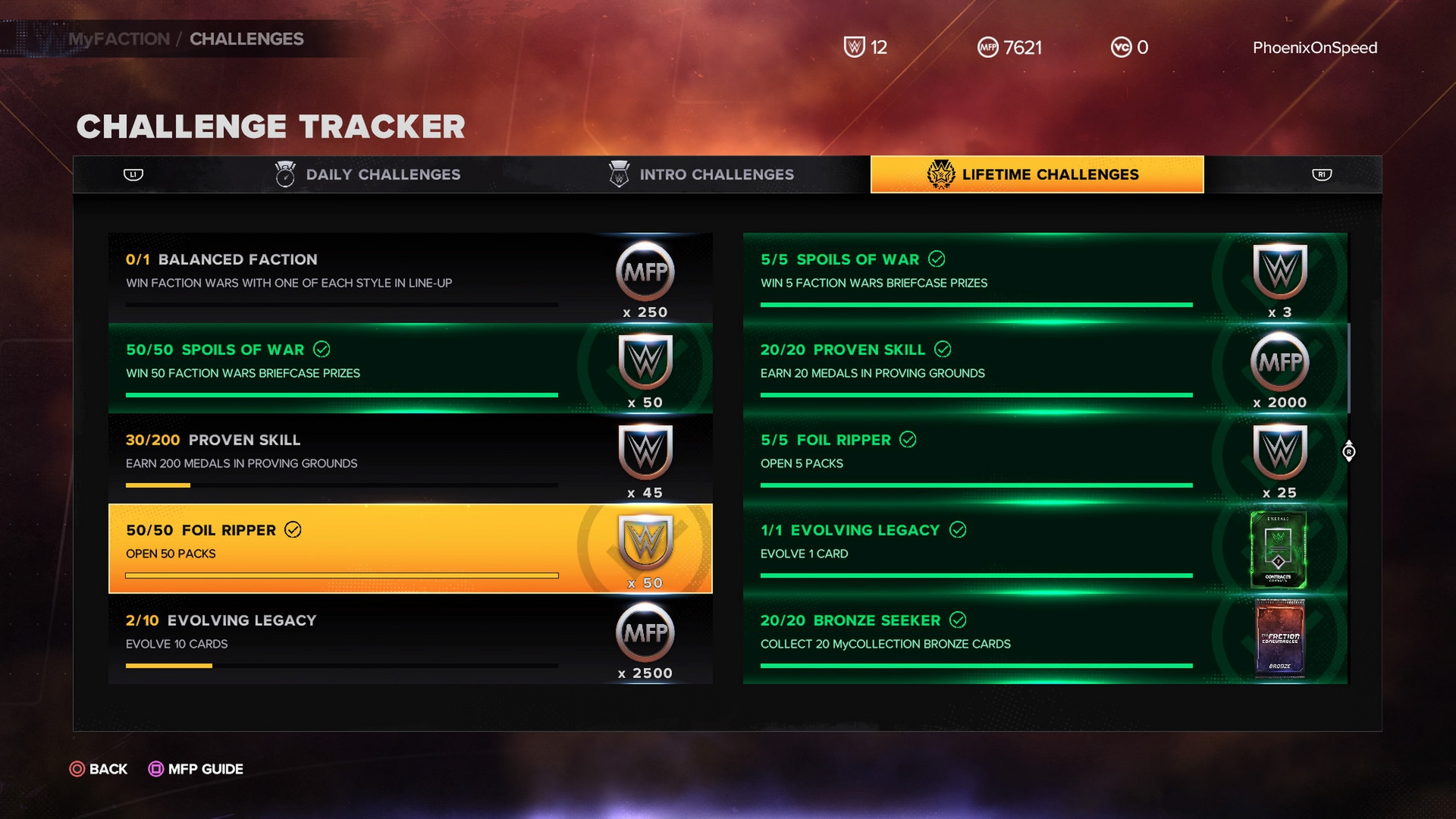Click the MyFACTION breadcrumb link
Image resolution: width=1456 pixels, height=819 pixels.
click(119, 39)
